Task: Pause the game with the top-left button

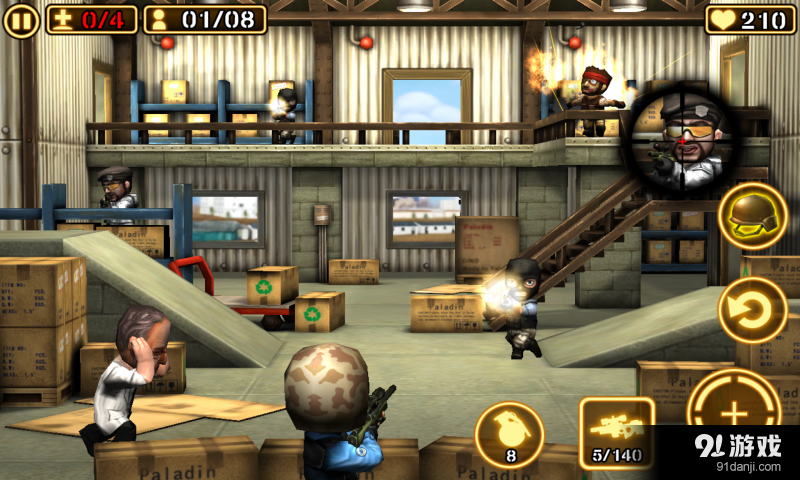Action: tap(21, 20)
